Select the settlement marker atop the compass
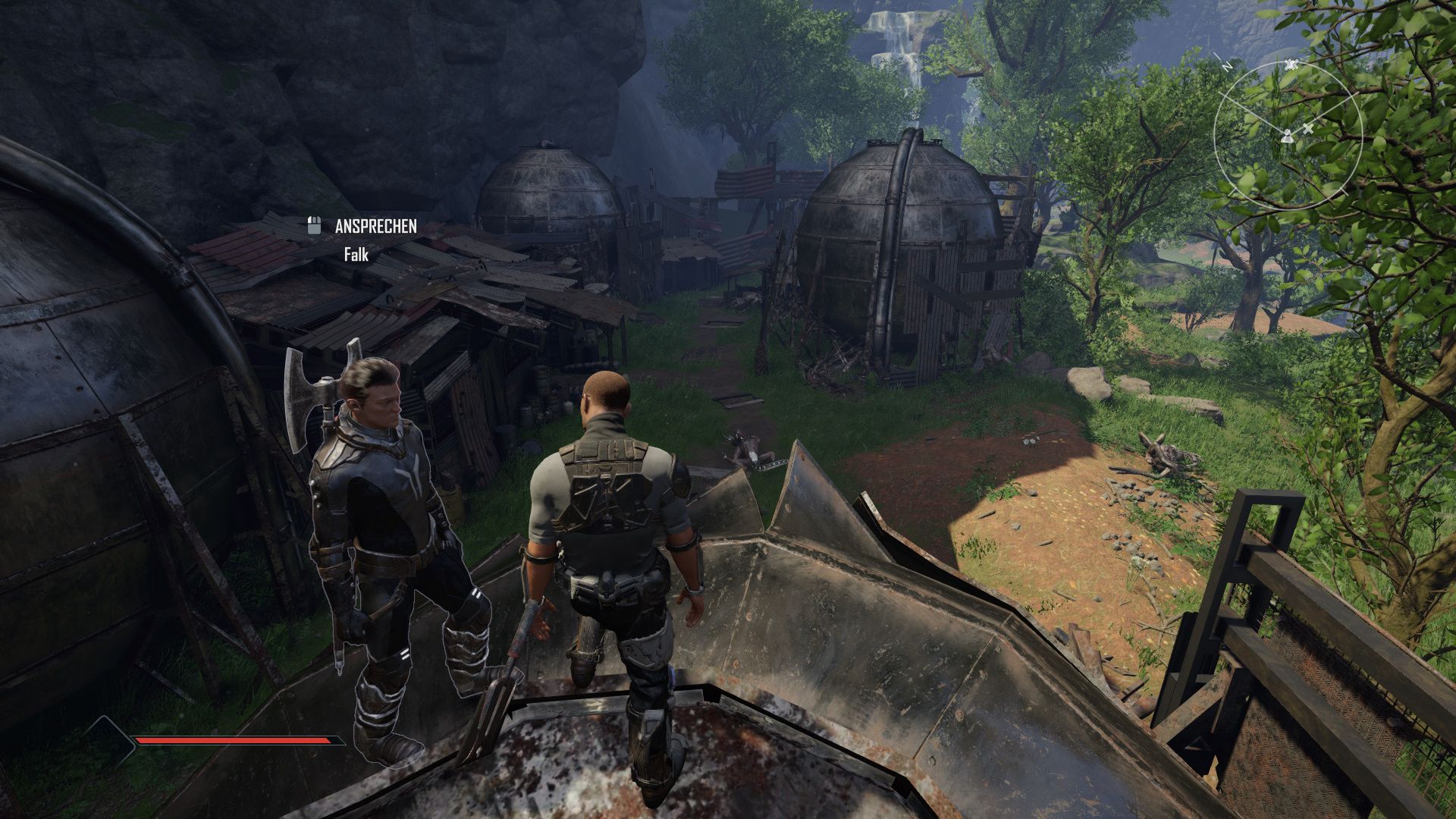The image size is (1456, 819). coord(1291,64)
